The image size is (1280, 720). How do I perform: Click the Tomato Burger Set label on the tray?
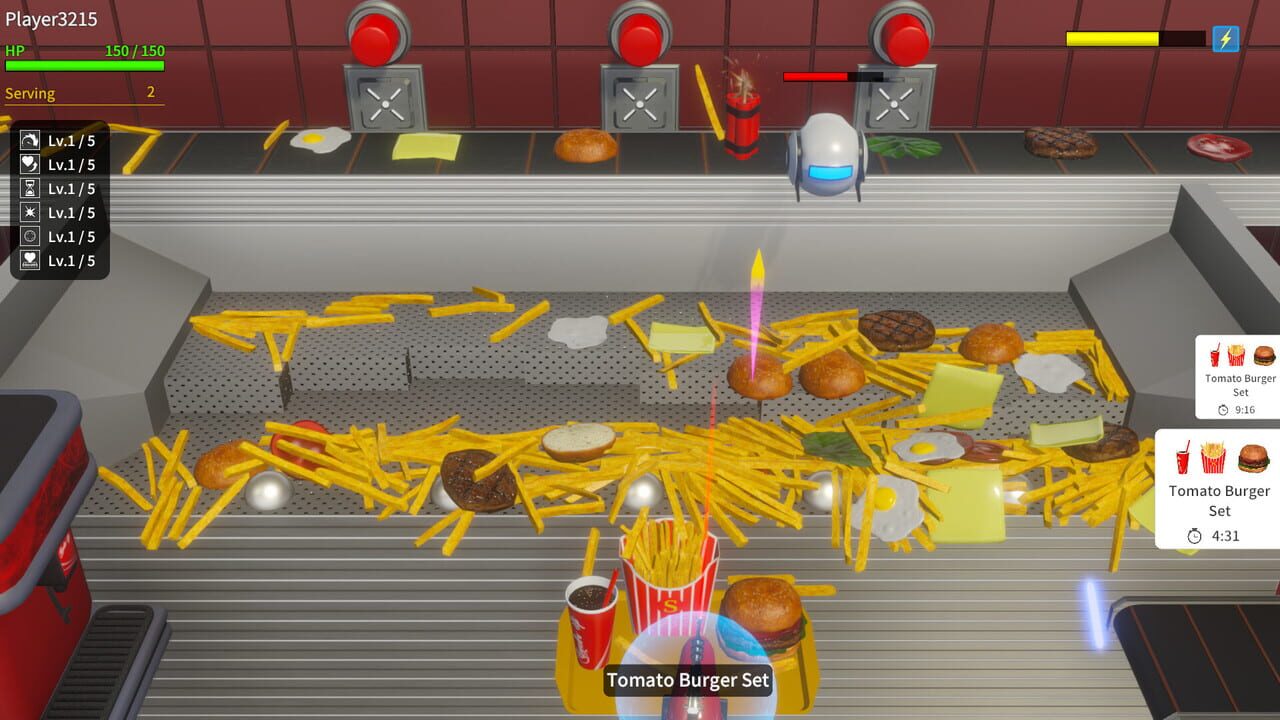point(687,680)
